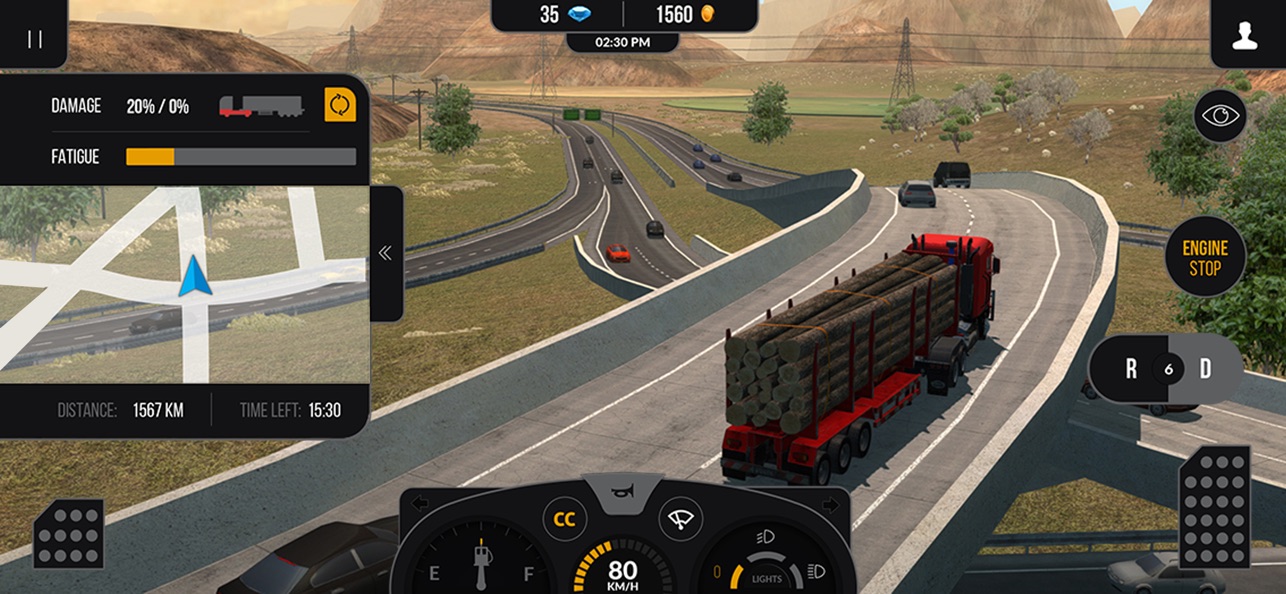Apply the brake pedal
This screenshot has width=1286, height=594.
click(x=69, y=533)
